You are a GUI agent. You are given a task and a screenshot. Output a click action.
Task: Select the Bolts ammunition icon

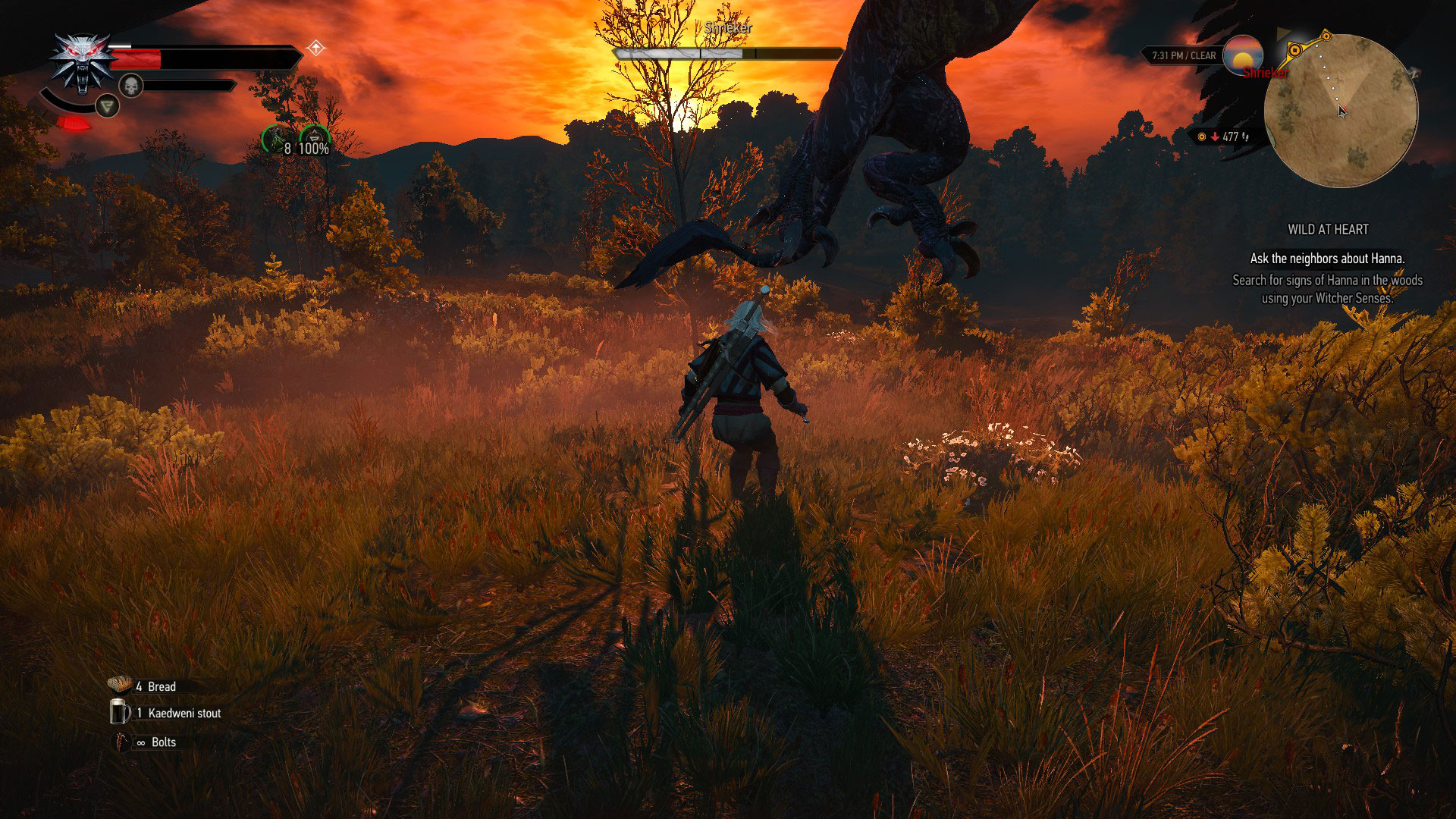(x=120, y=741)
